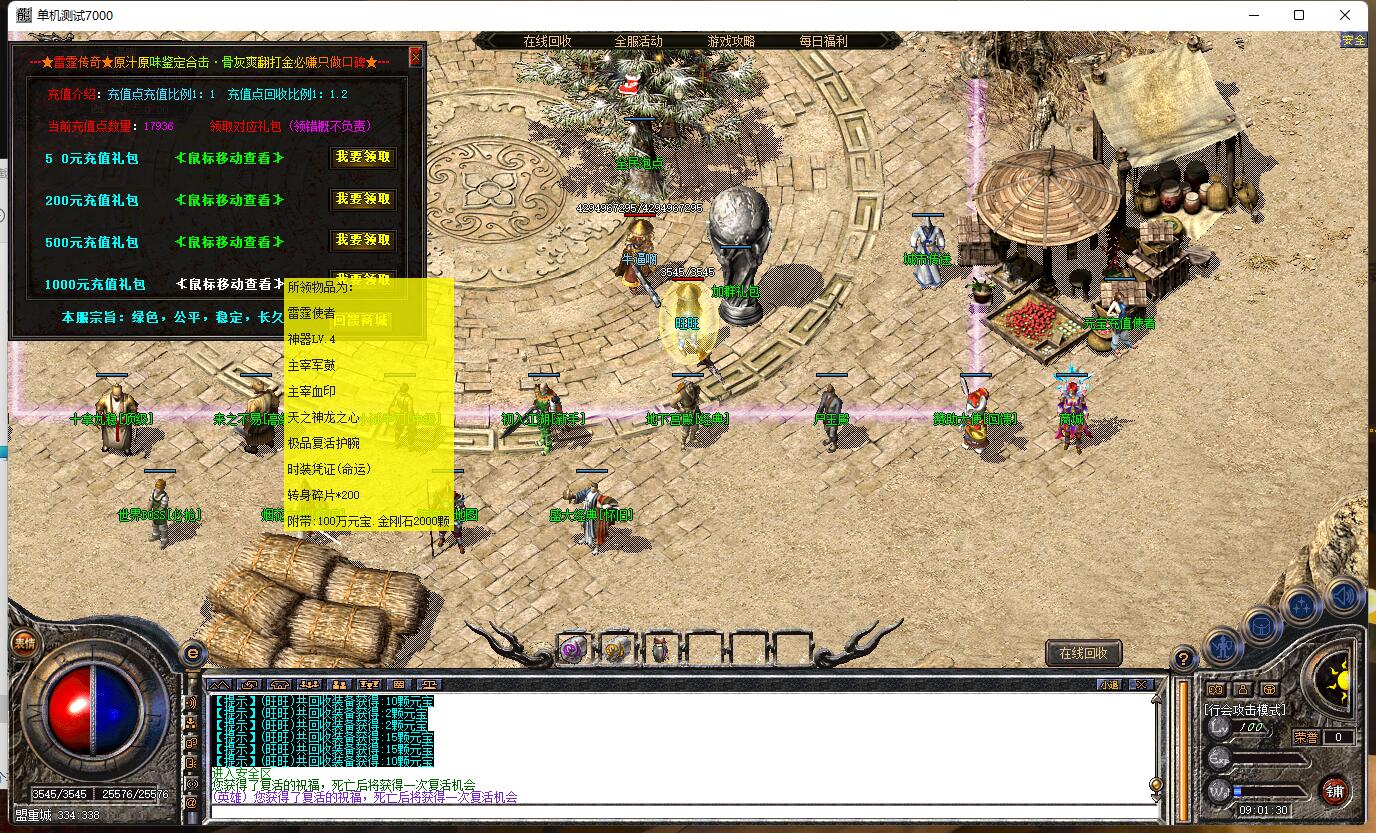Open the question mark help button
This screenshot has width=1376, height=833.
(1183, 658)
